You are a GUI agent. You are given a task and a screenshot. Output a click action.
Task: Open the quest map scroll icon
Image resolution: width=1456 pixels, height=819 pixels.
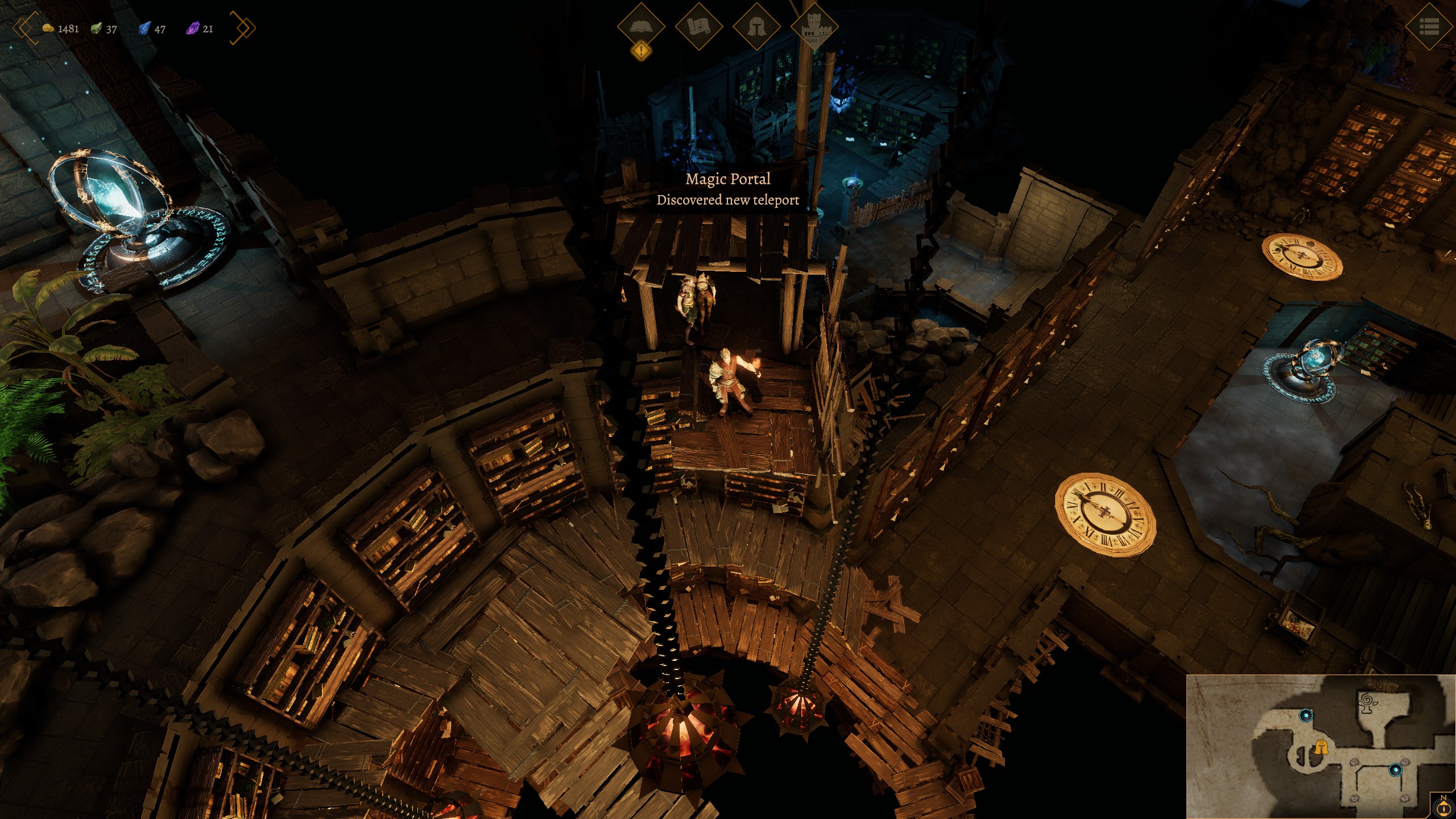(x=699, y=27)
